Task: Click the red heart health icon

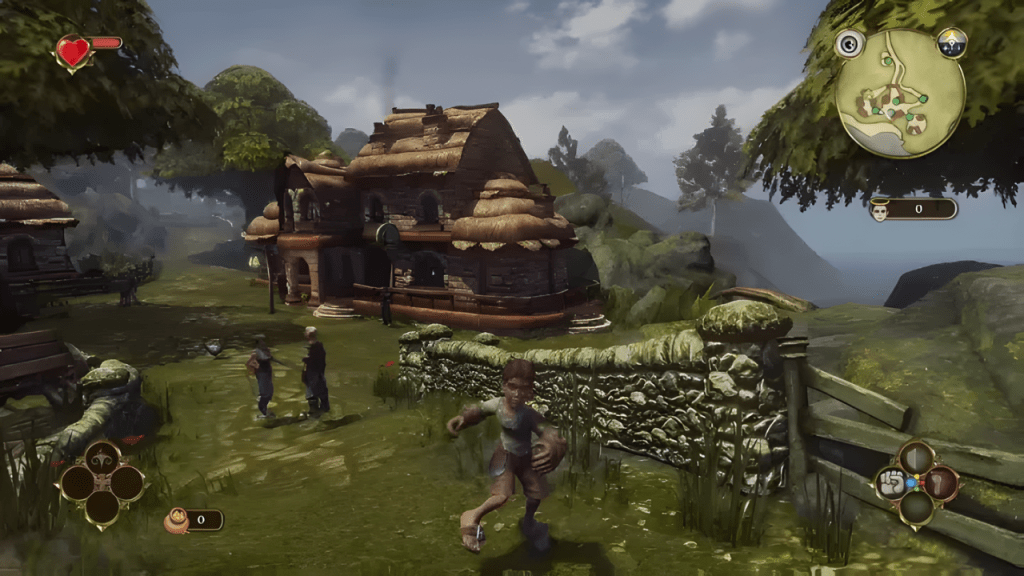Action: [x=73, y=51]
